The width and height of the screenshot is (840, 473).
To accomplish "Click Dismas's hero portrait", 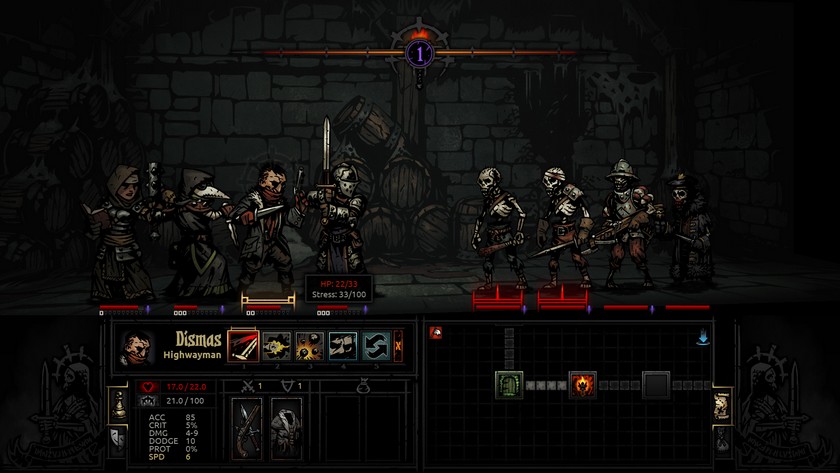I will 138,347.
